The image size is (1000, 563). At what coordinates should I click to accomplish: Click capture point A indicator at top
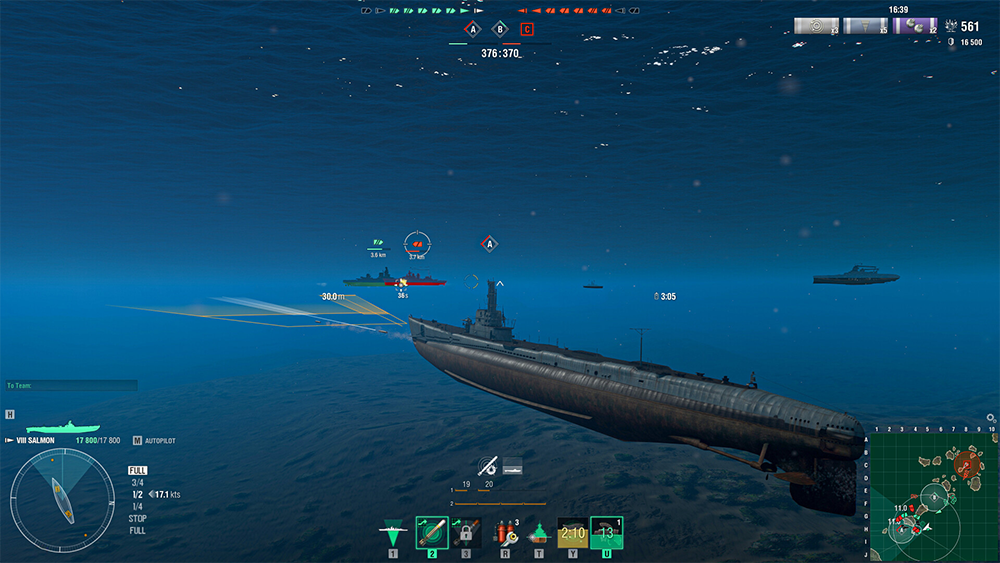tap(473, 29)
